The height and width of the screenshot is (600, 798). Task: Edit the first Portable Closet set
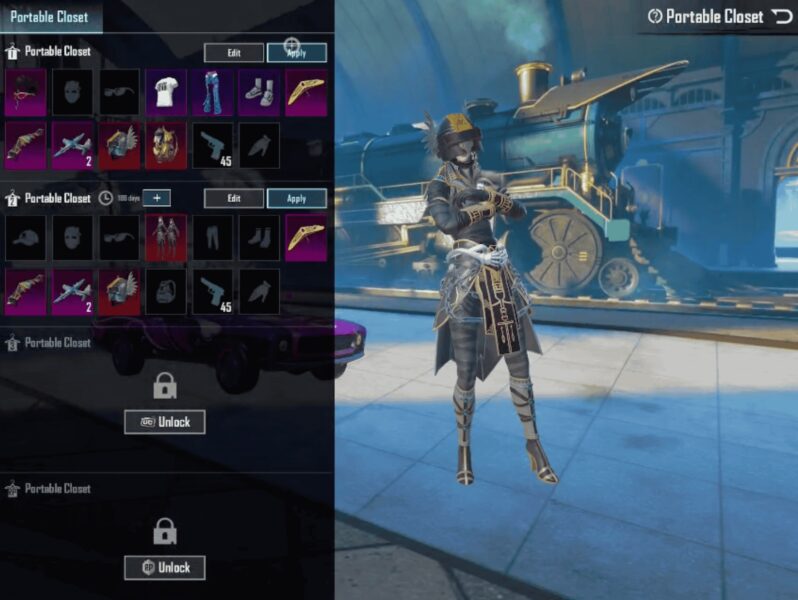click(234, 53)
